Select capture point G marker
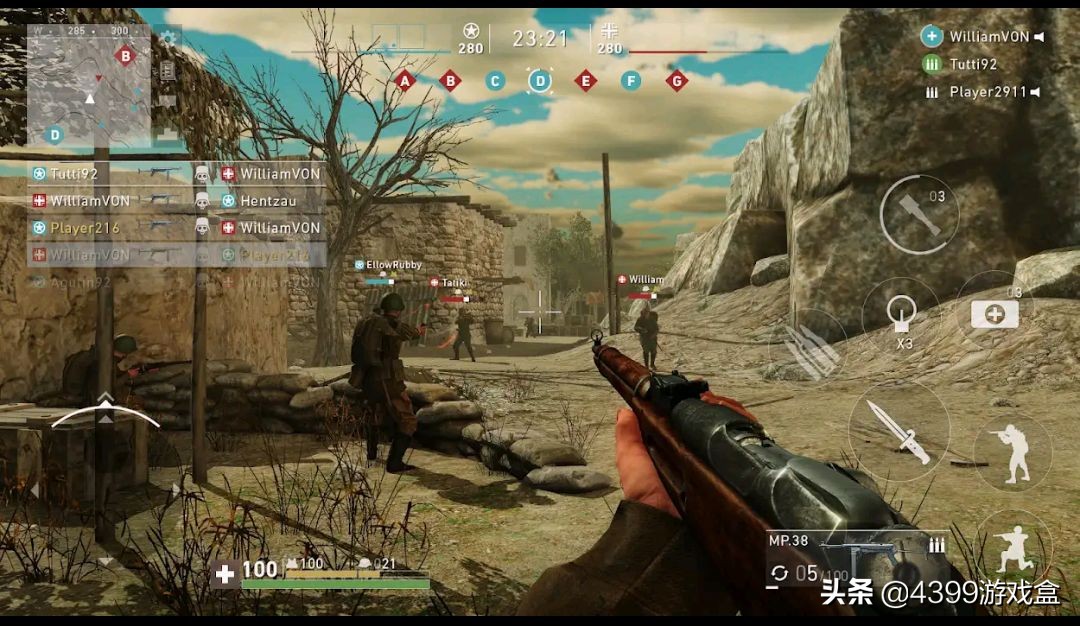Viewport: 1080px width, 626px height. 676,81
